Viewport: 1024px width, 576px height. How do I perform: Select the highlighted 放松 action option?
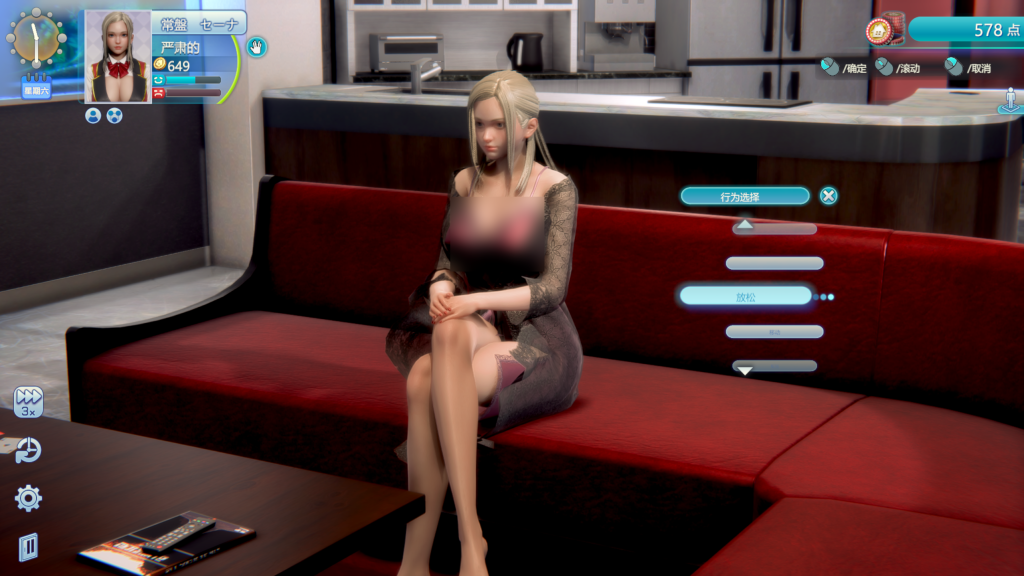745,296
